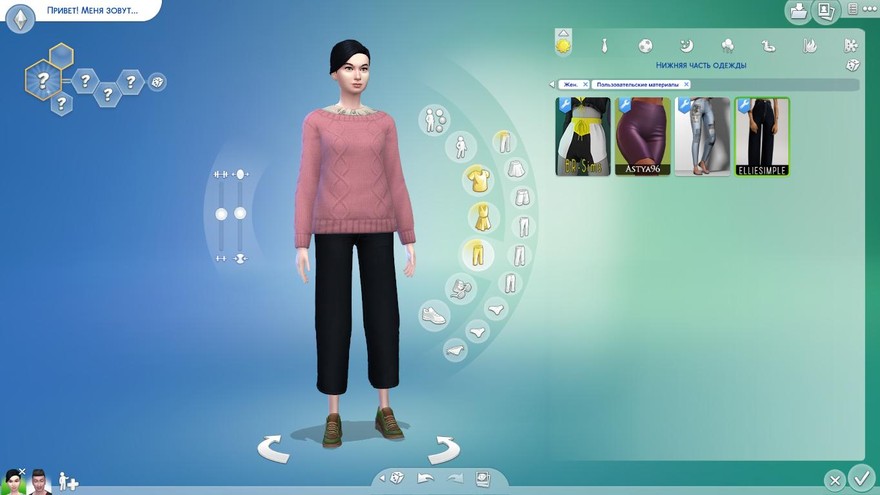Switch to the athletic outfit ball tab

(x=646, y=45)
